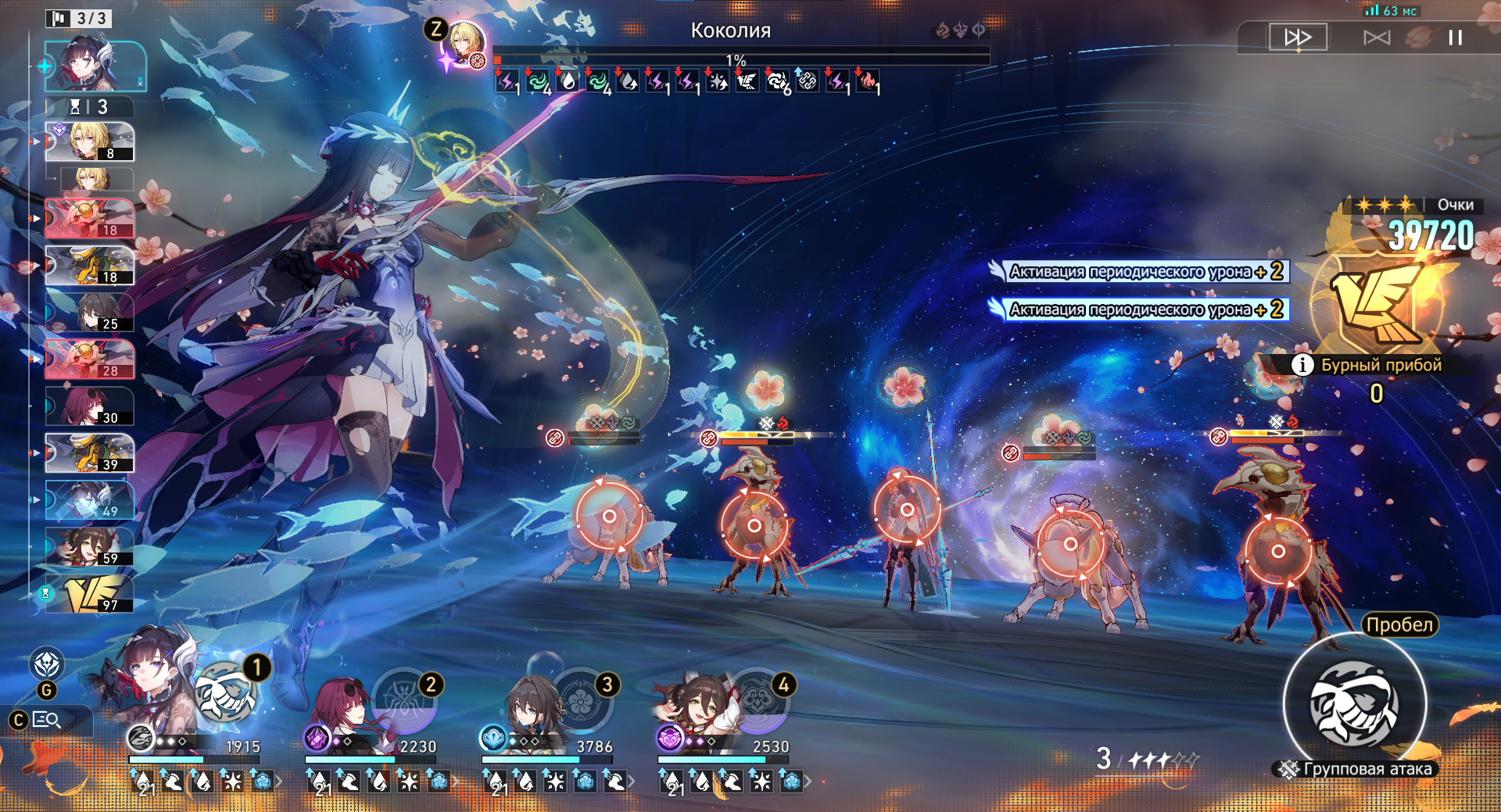This screenshot has height=812, width=1501.
Task: Open the battle details magnifier icon
Action: coord(47,720)
